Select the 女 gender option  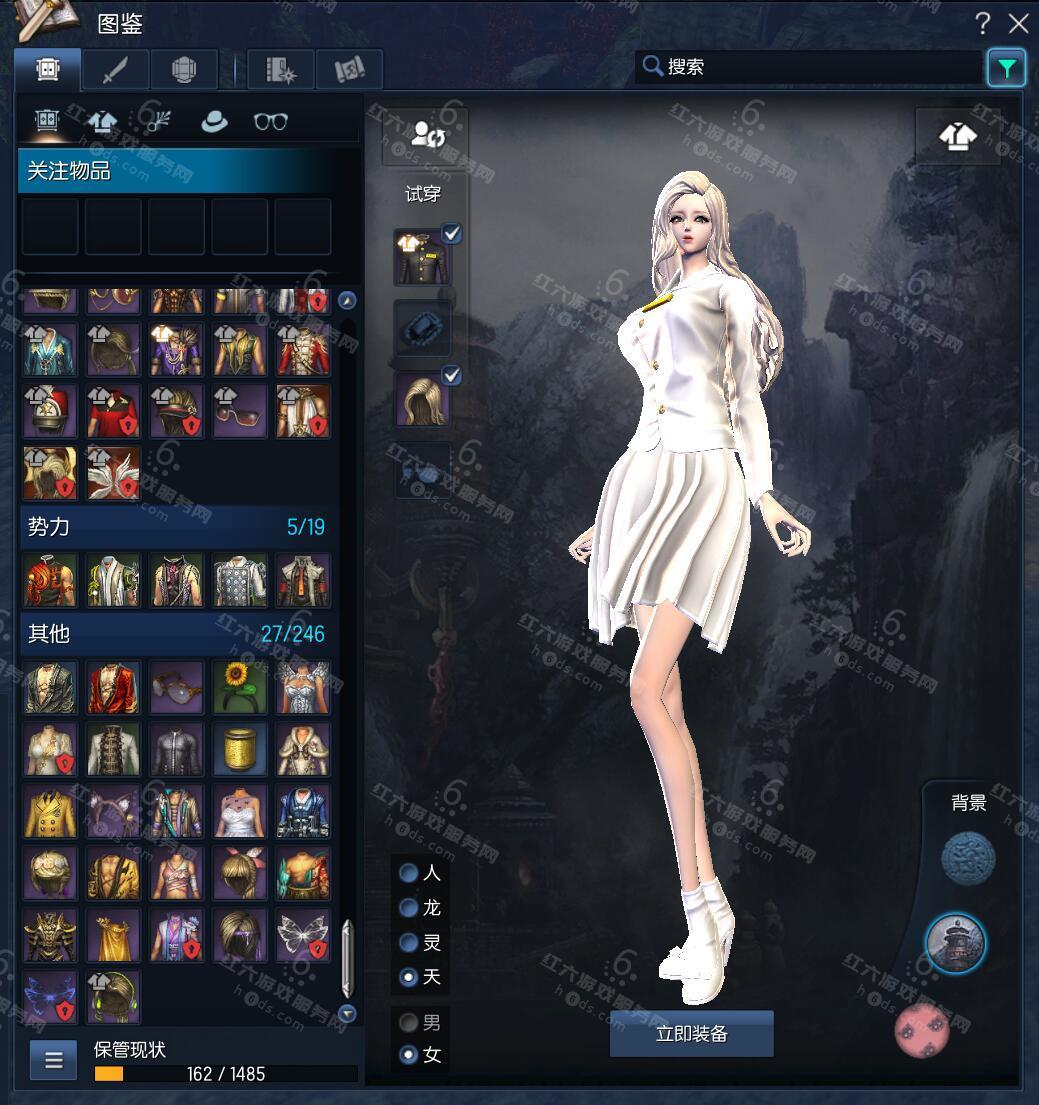[409, 1054]
